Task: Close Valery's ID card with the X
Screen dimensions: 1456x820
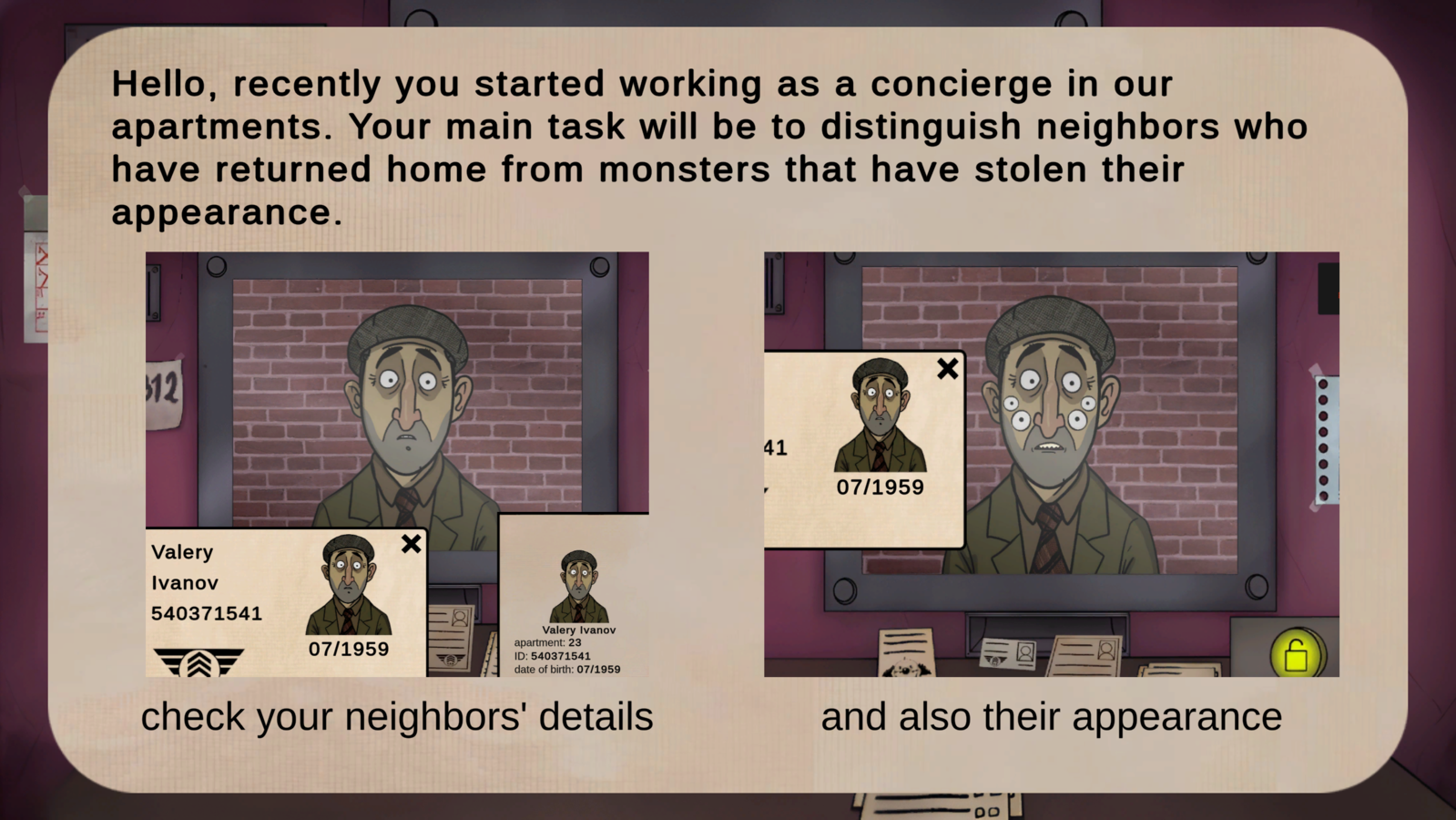Action: coord(411,544)
